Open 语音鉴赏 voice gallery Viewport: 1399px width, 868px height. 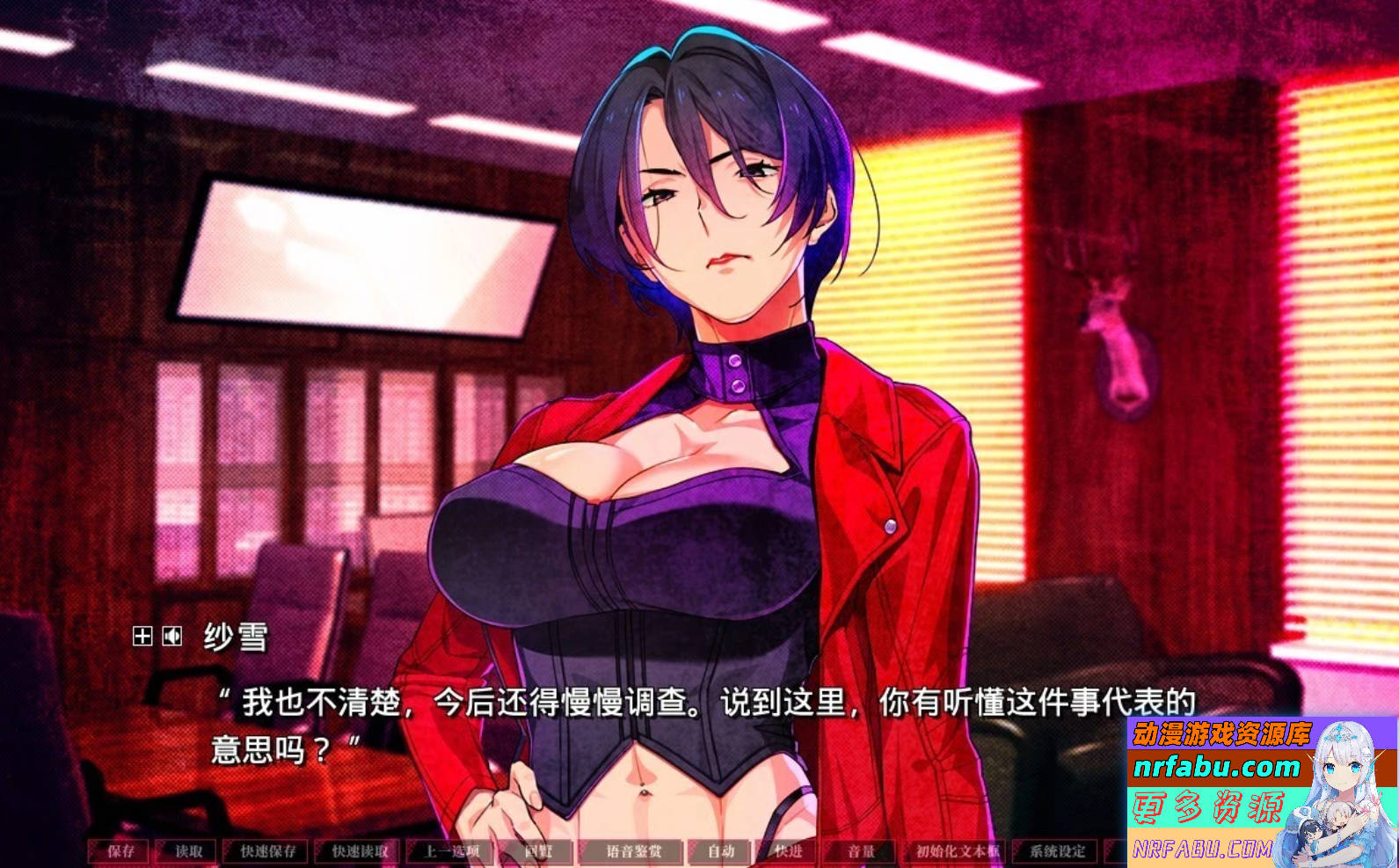(633, 851)
